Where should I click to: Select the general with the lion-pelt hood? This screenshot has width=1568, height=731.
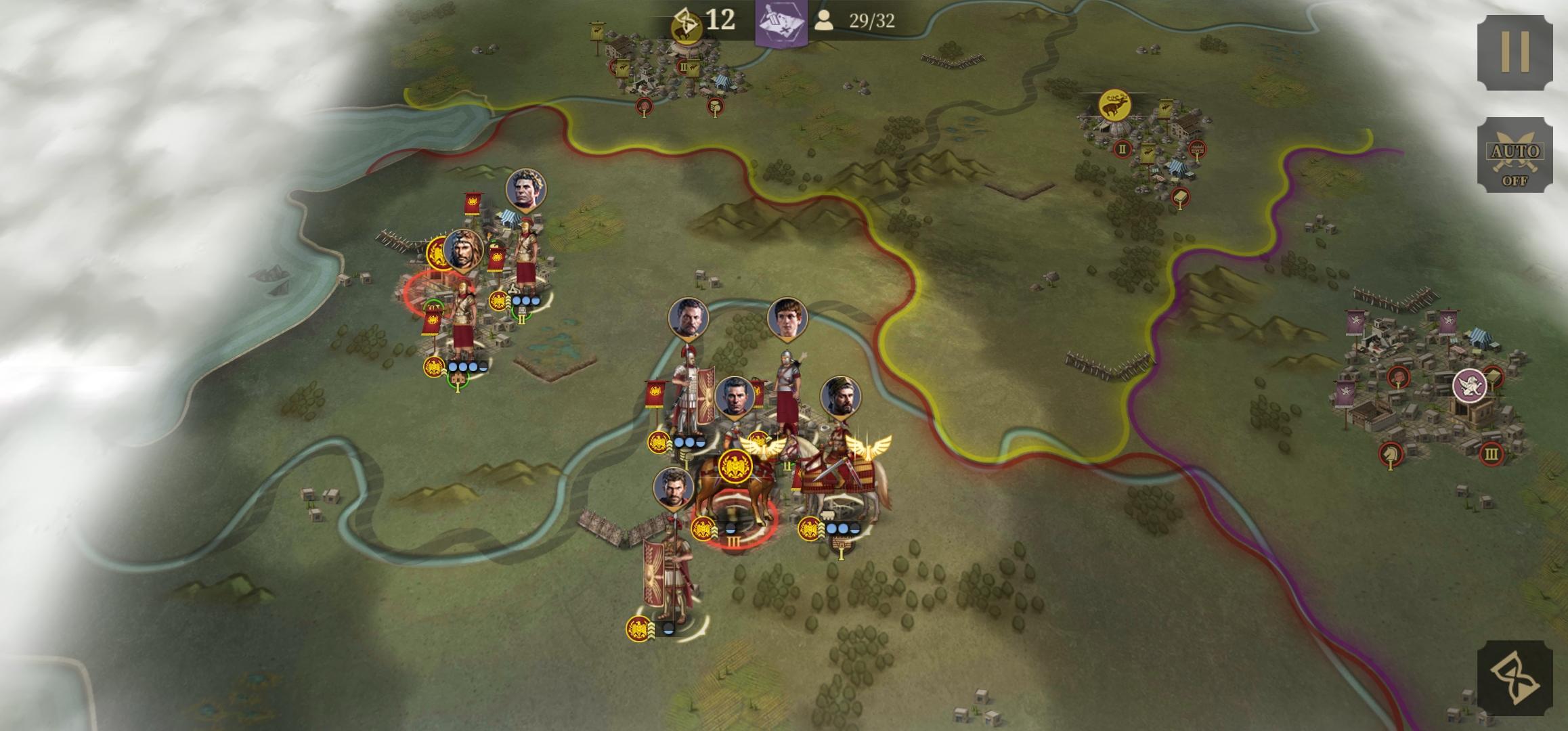point(463,249)
